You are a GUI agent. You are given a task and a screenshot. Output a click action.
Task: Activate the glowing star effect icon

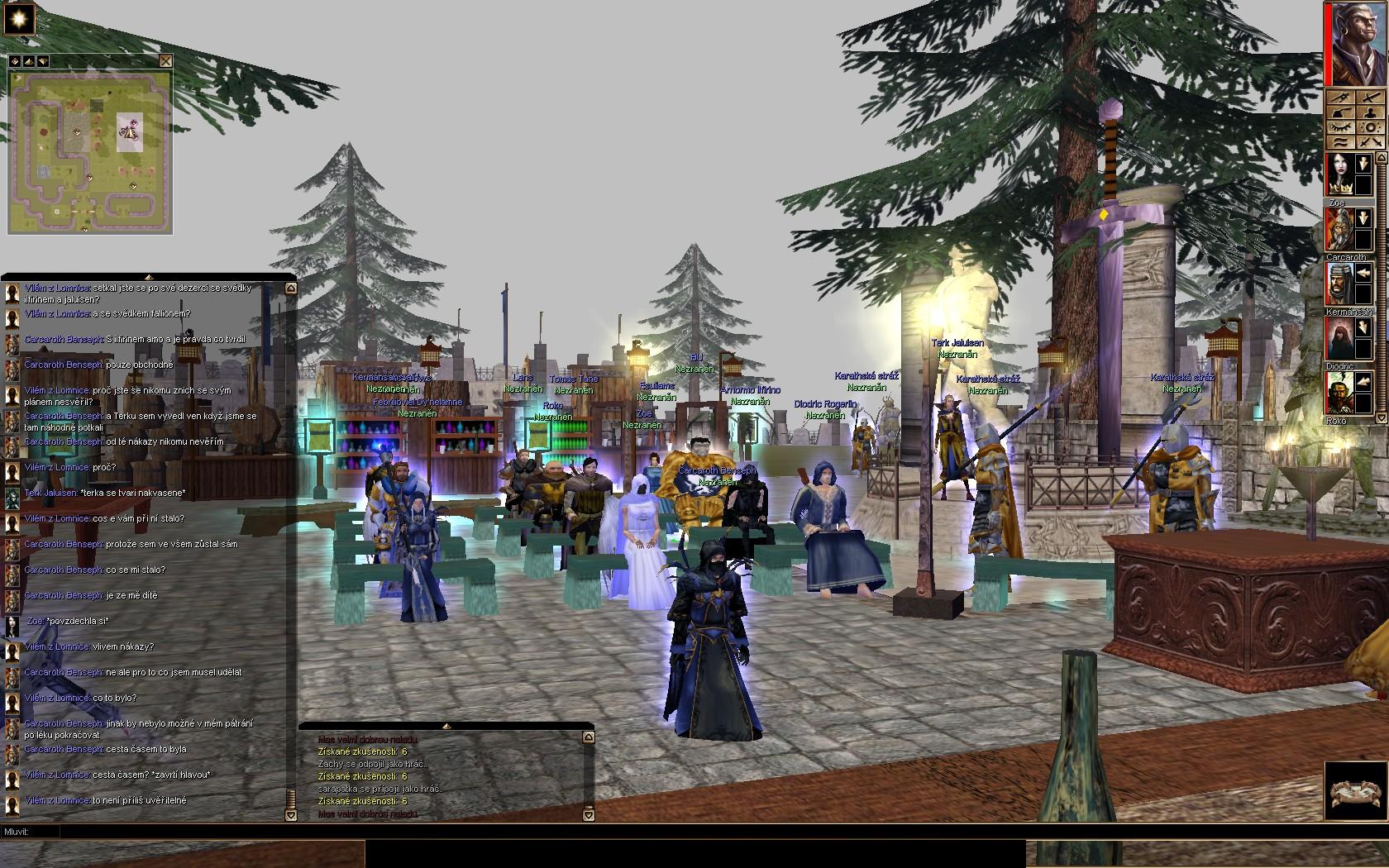(19, 18)
